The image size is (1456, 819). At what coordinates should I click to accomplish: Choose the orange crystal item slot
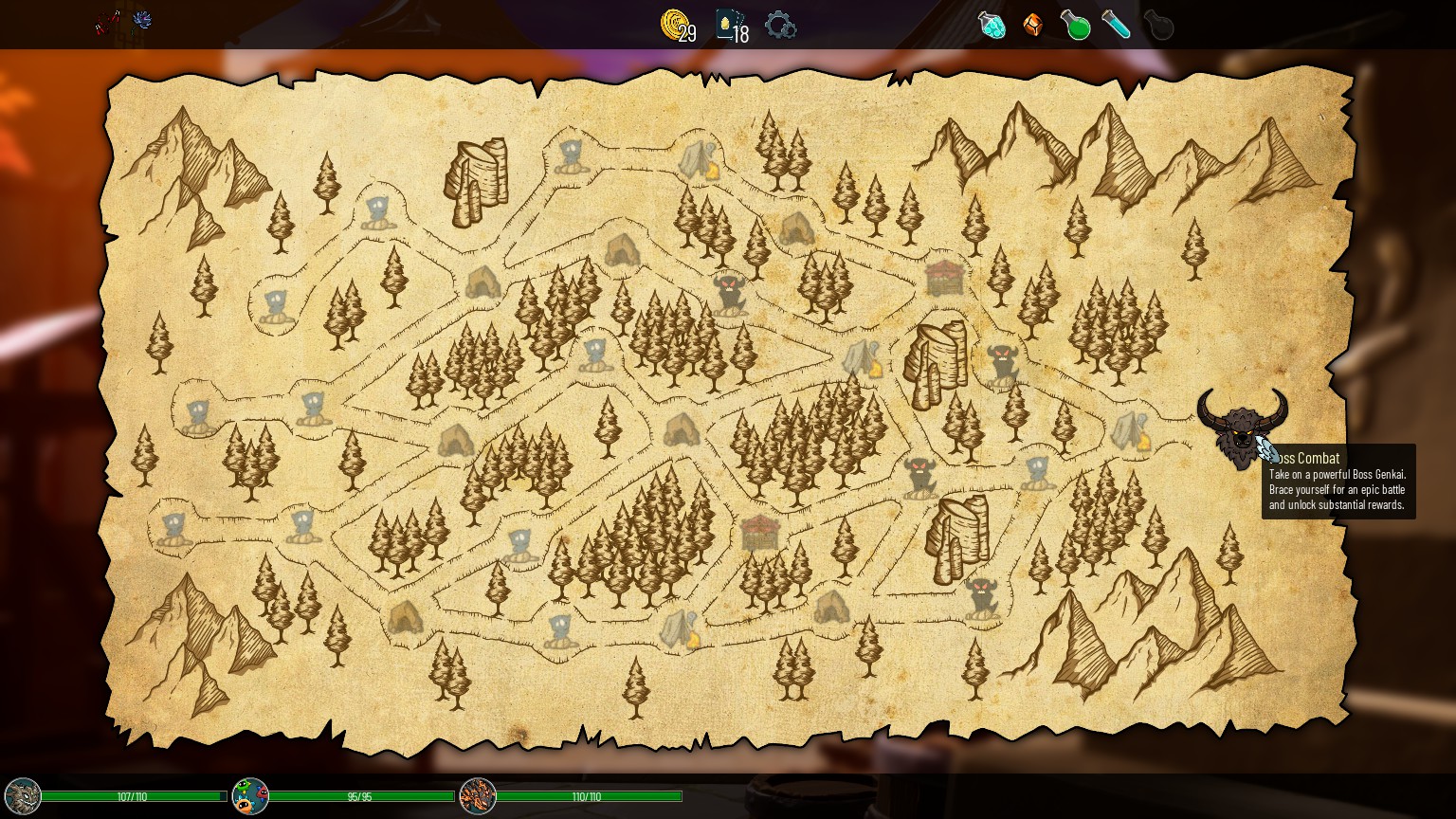pos(1033,25)
